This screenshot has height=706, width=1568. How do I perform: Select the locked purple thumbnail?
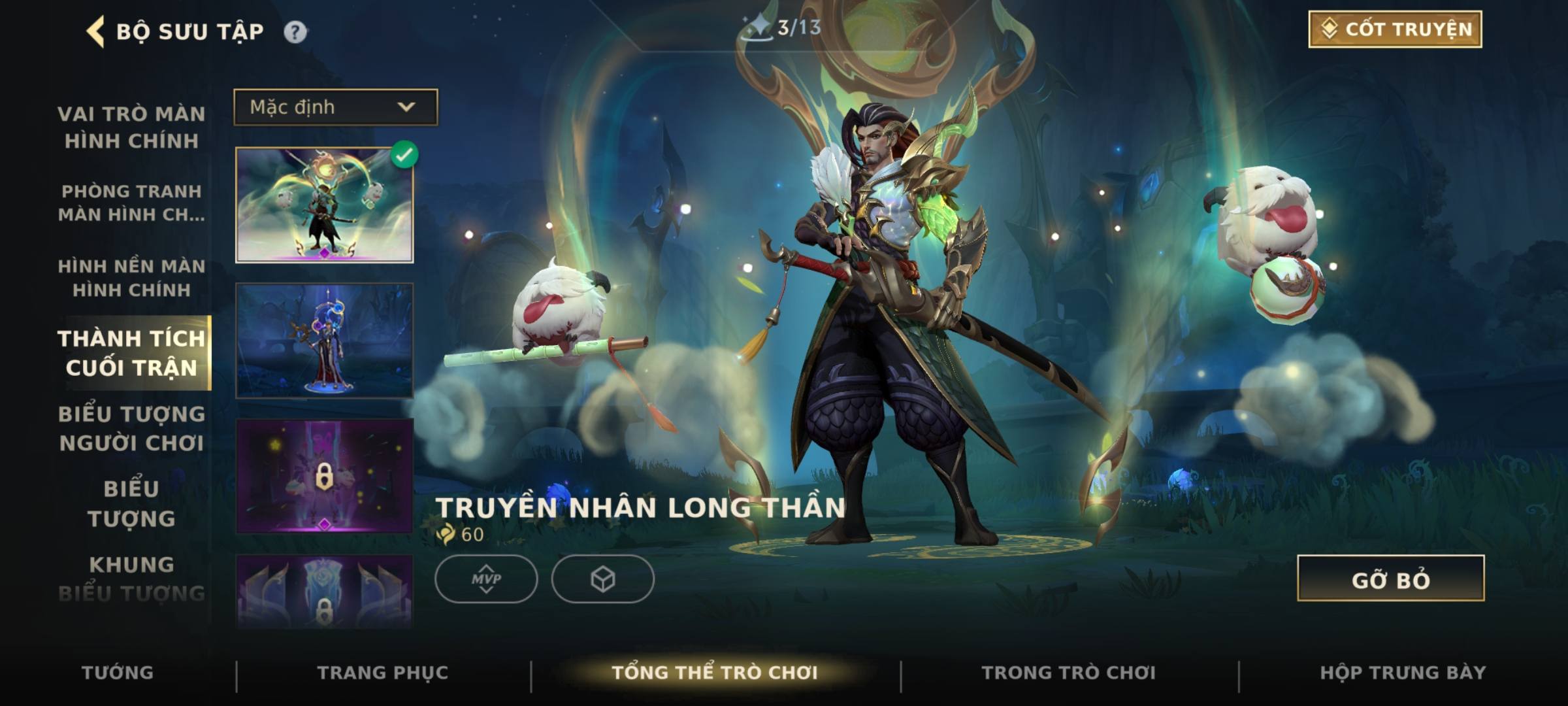pos(324,476)
